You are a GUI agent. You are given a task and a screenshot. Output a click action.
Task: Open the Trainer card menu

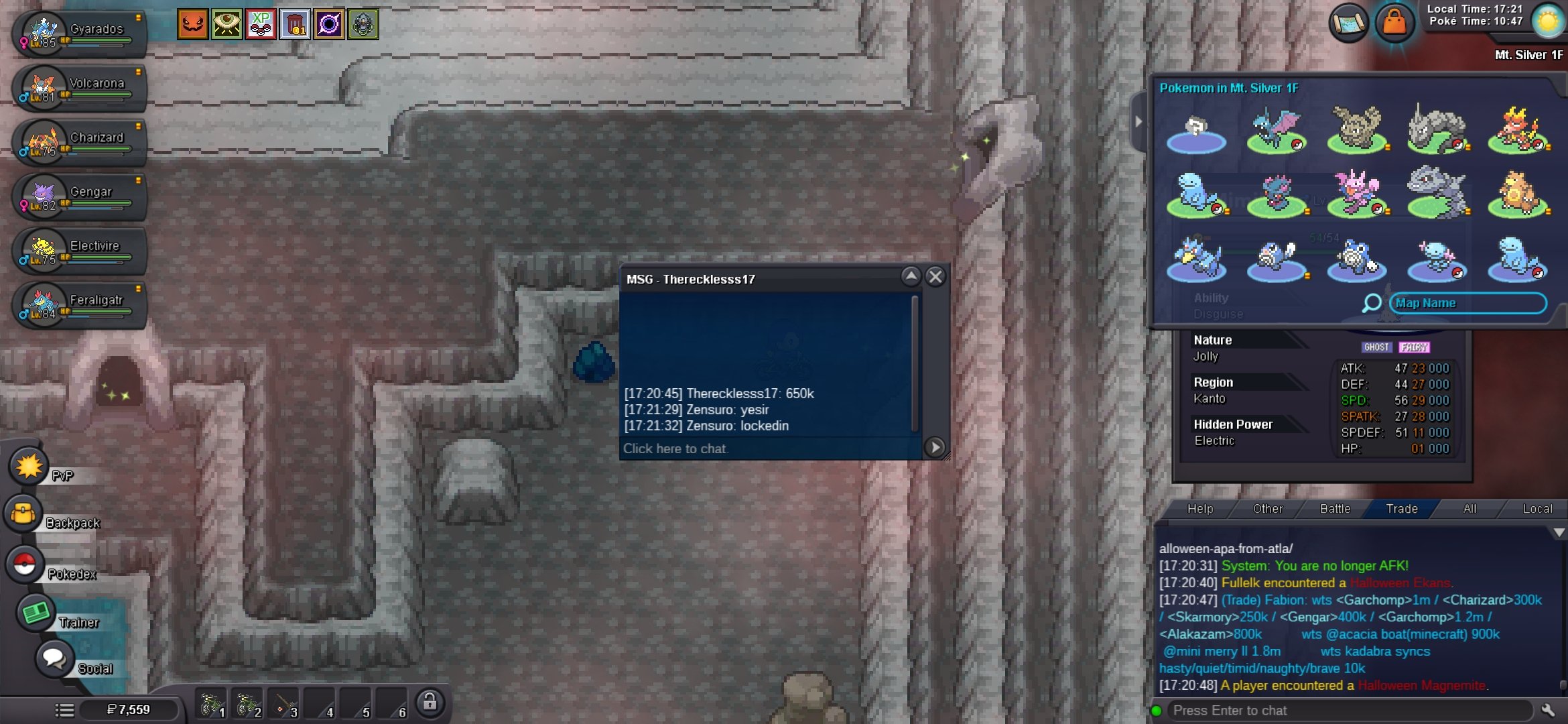click(35, 613)
